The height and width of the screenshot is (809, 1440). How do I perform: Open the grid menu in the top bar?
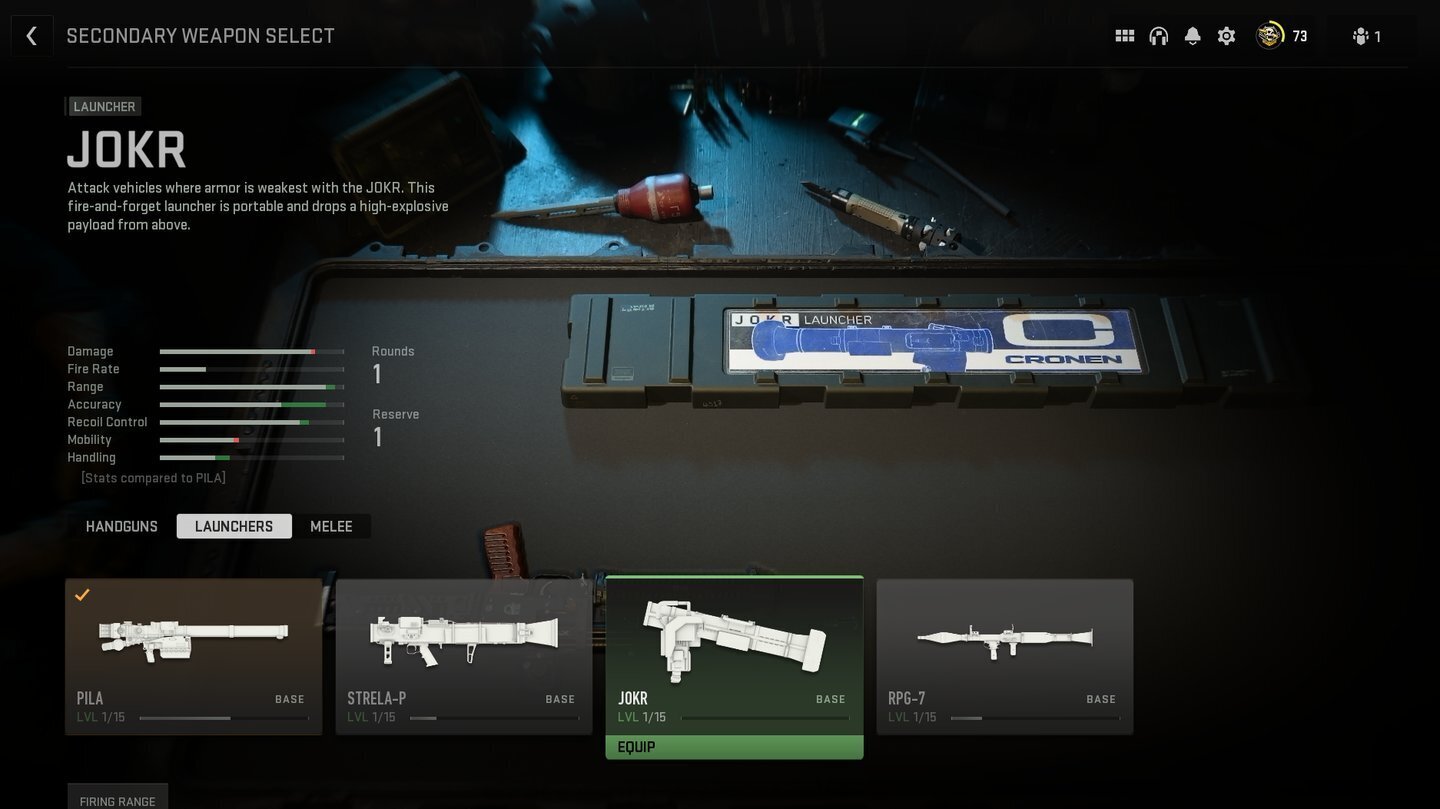(1124, 35)
